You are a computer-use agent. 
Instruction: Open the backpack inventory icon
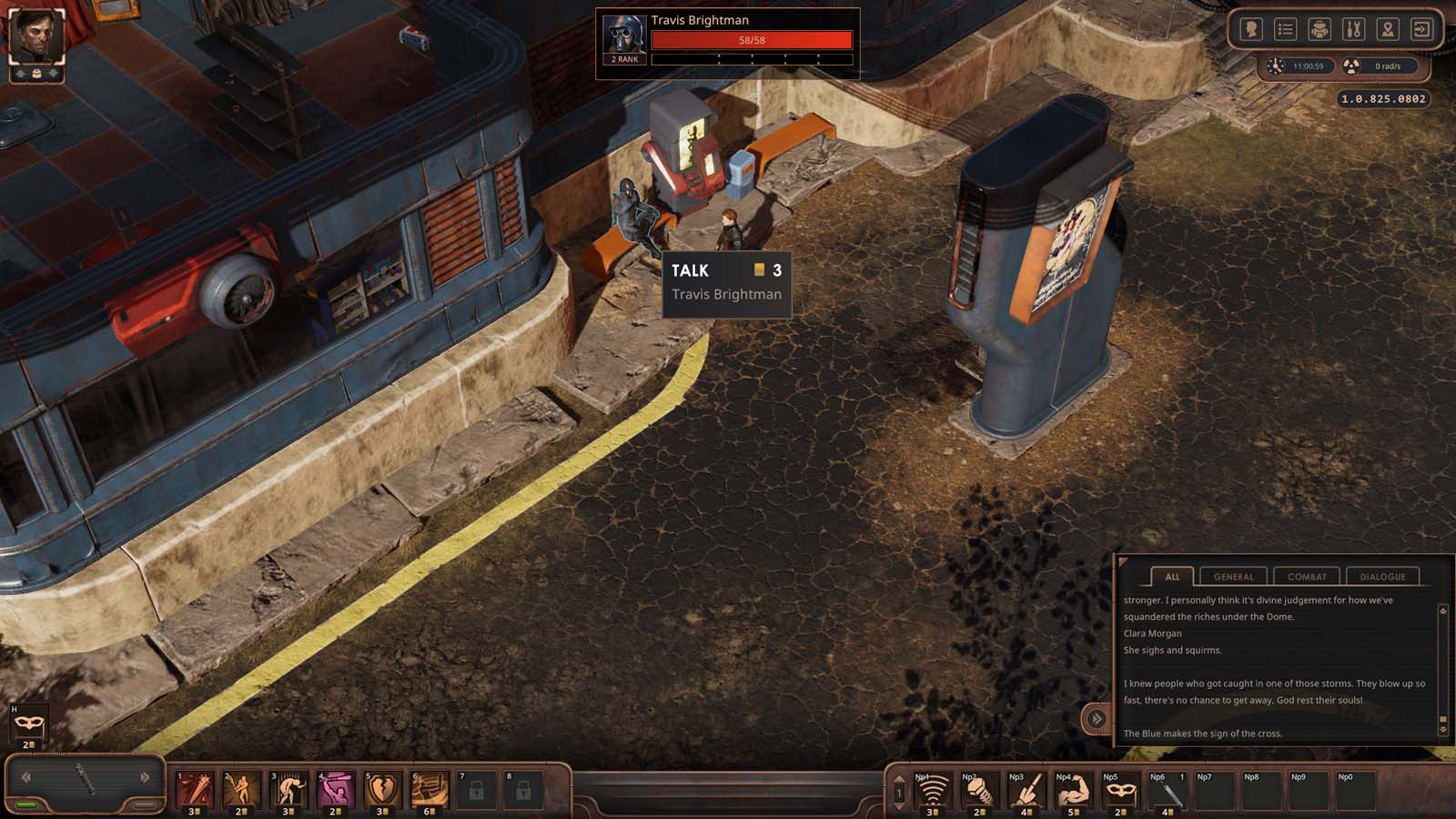pos(1319,29)
